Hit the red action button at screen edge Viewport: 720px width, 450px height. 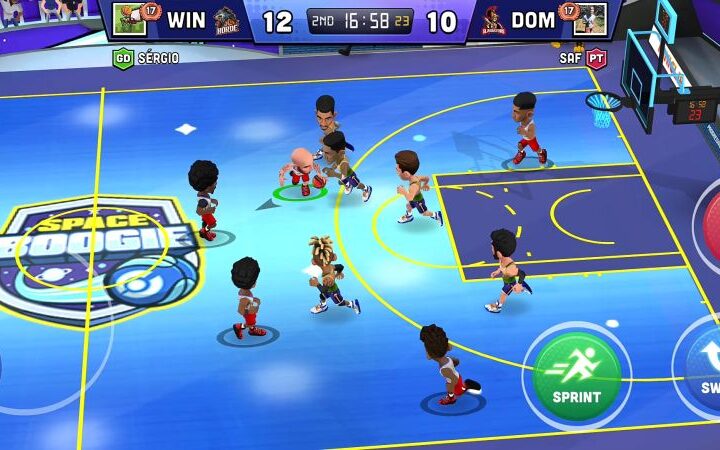click(710, 224)
